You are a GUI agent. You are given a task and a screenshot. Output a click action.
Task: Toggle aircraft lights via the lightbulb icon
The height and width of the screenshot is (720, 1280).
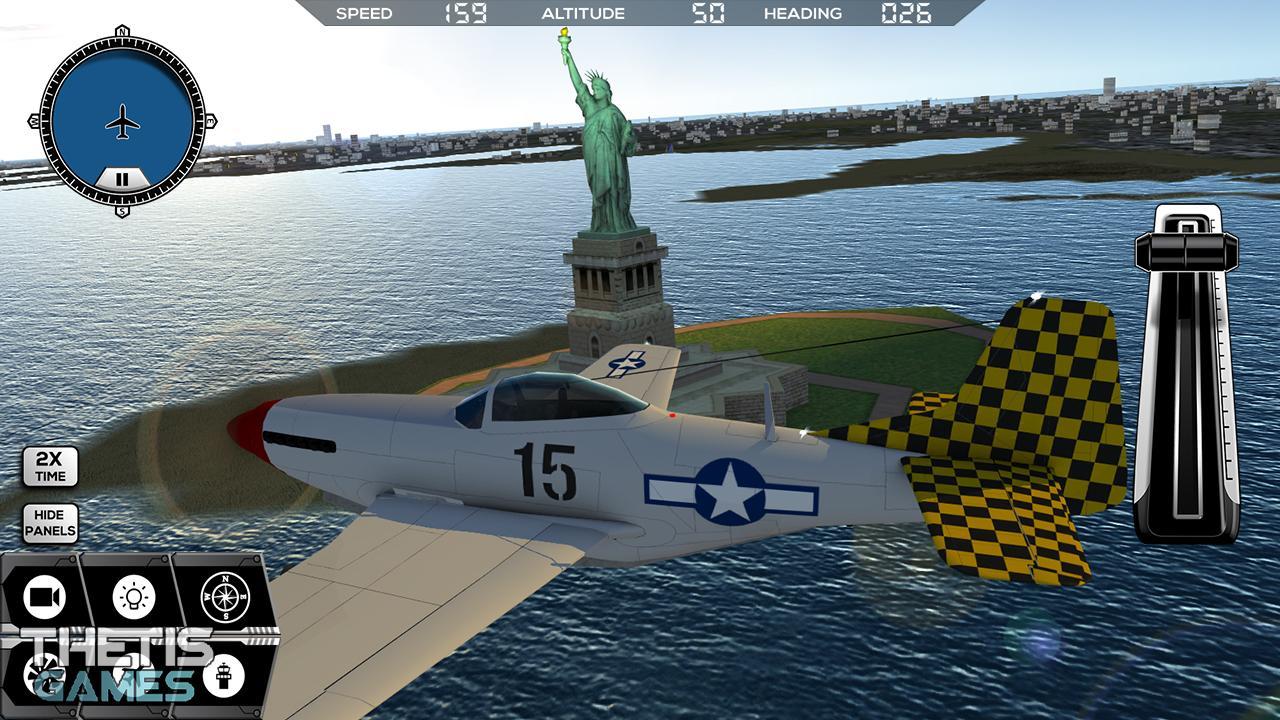pyautogui.click(x=132, y=596)
